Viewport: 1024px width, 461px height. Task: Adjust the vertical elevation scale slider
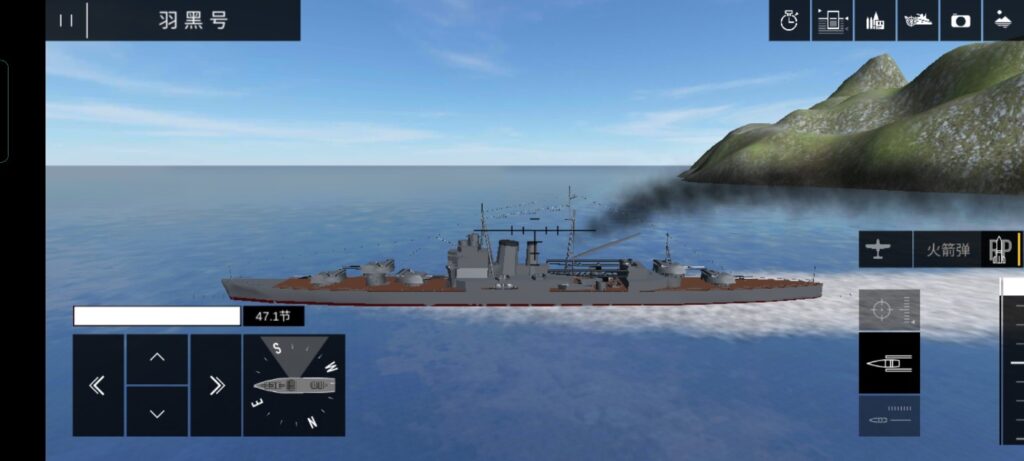click(x=1014, y=362)
